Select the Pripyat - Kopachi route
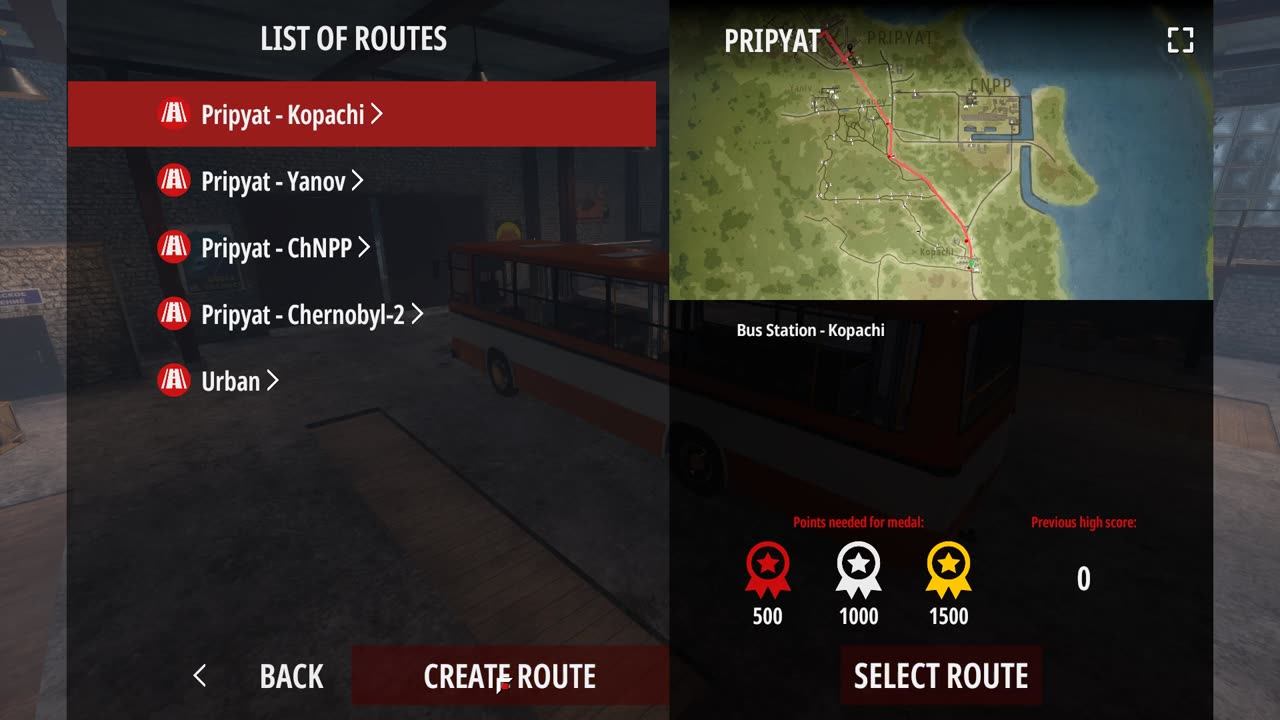1280x720 pixels. (x=282, y=114)
